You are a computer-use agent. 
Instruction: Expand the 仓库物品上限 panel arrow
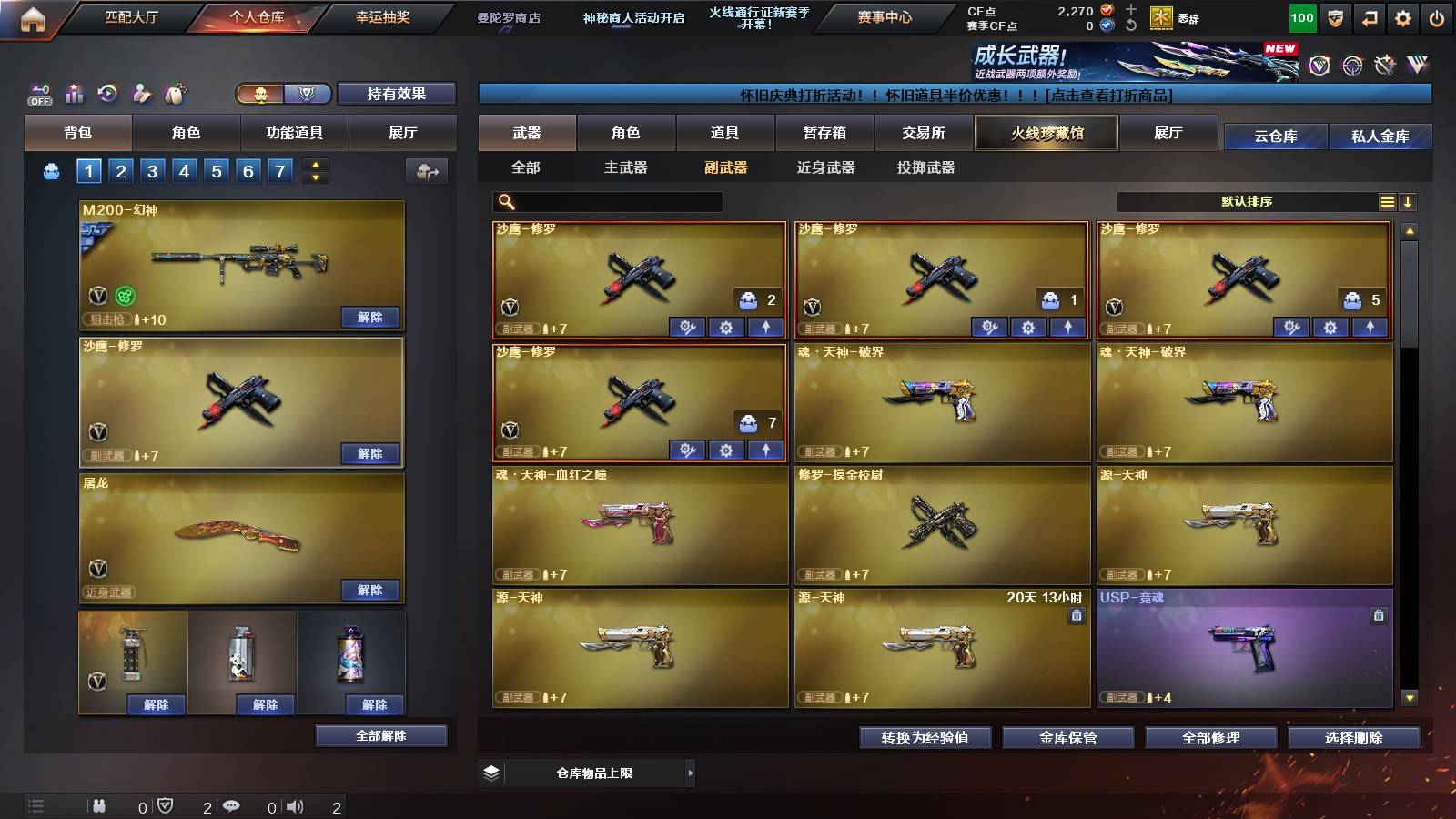[x=690, y=773]
